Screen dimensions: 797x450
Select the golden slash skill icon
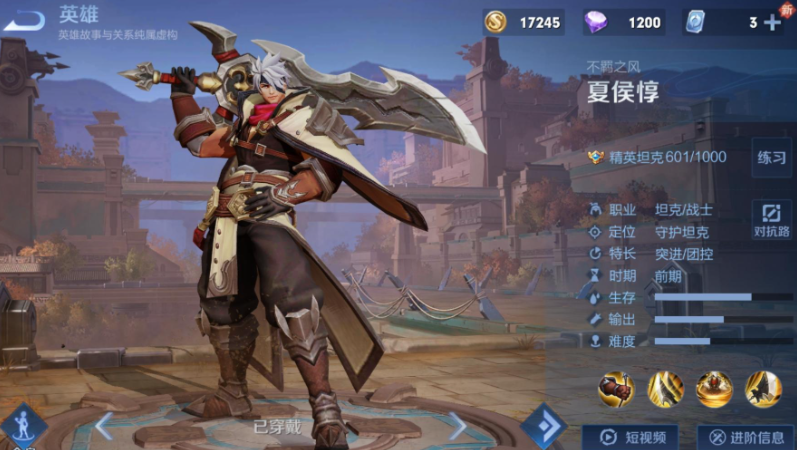(665, 389)
